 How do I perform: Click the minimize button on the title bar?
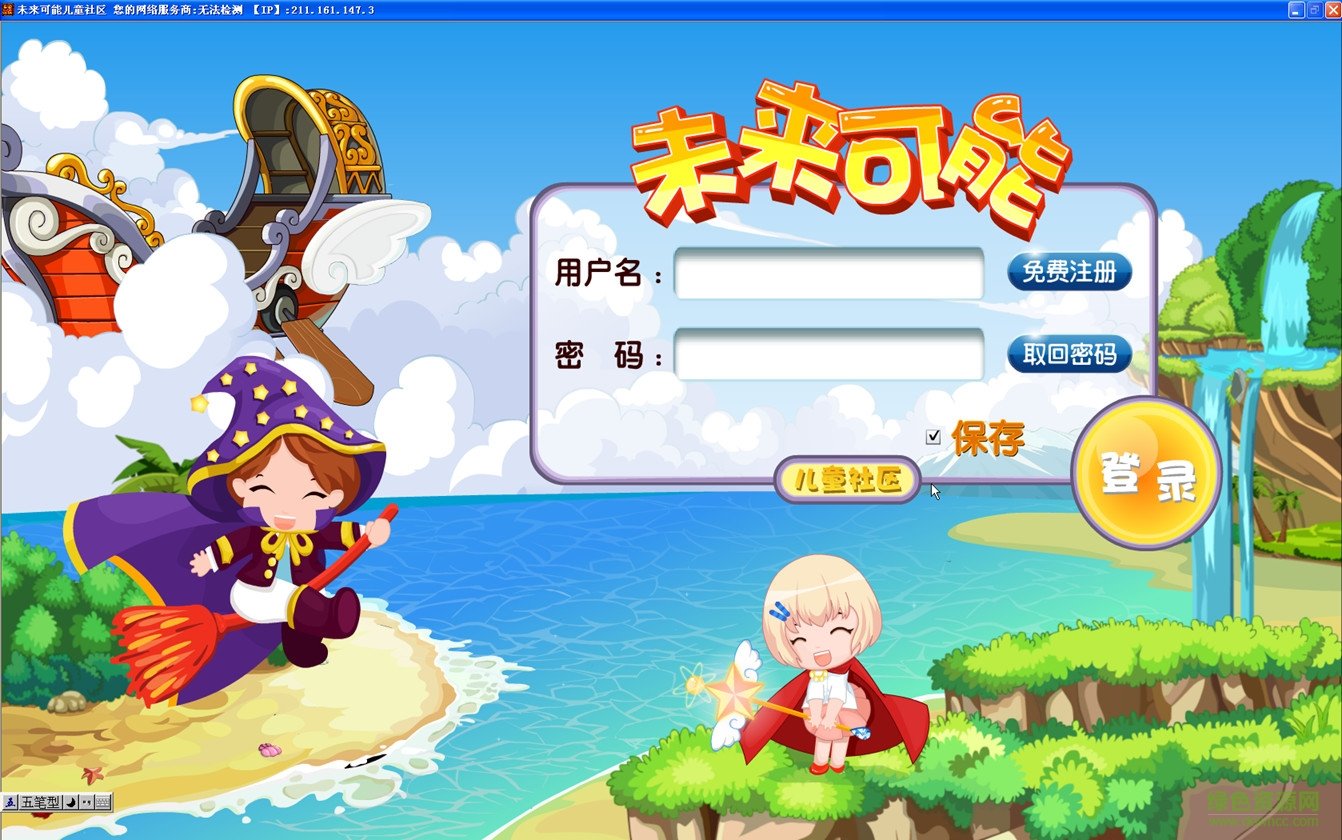coord(1297,10)
